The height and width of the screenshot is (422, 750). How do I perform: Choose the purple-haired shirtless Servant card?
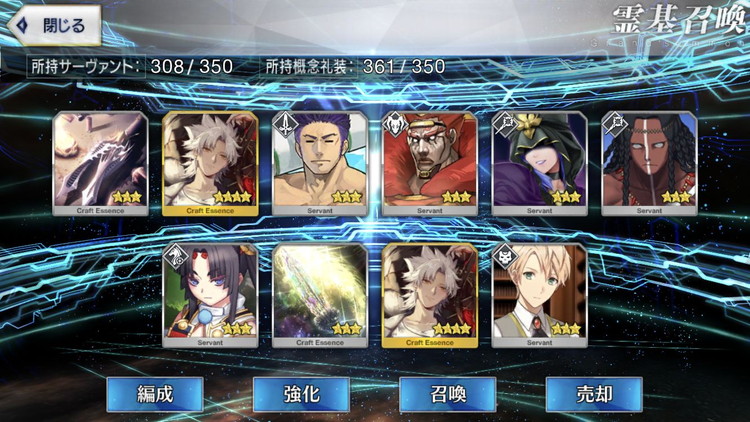pos(320,158)
